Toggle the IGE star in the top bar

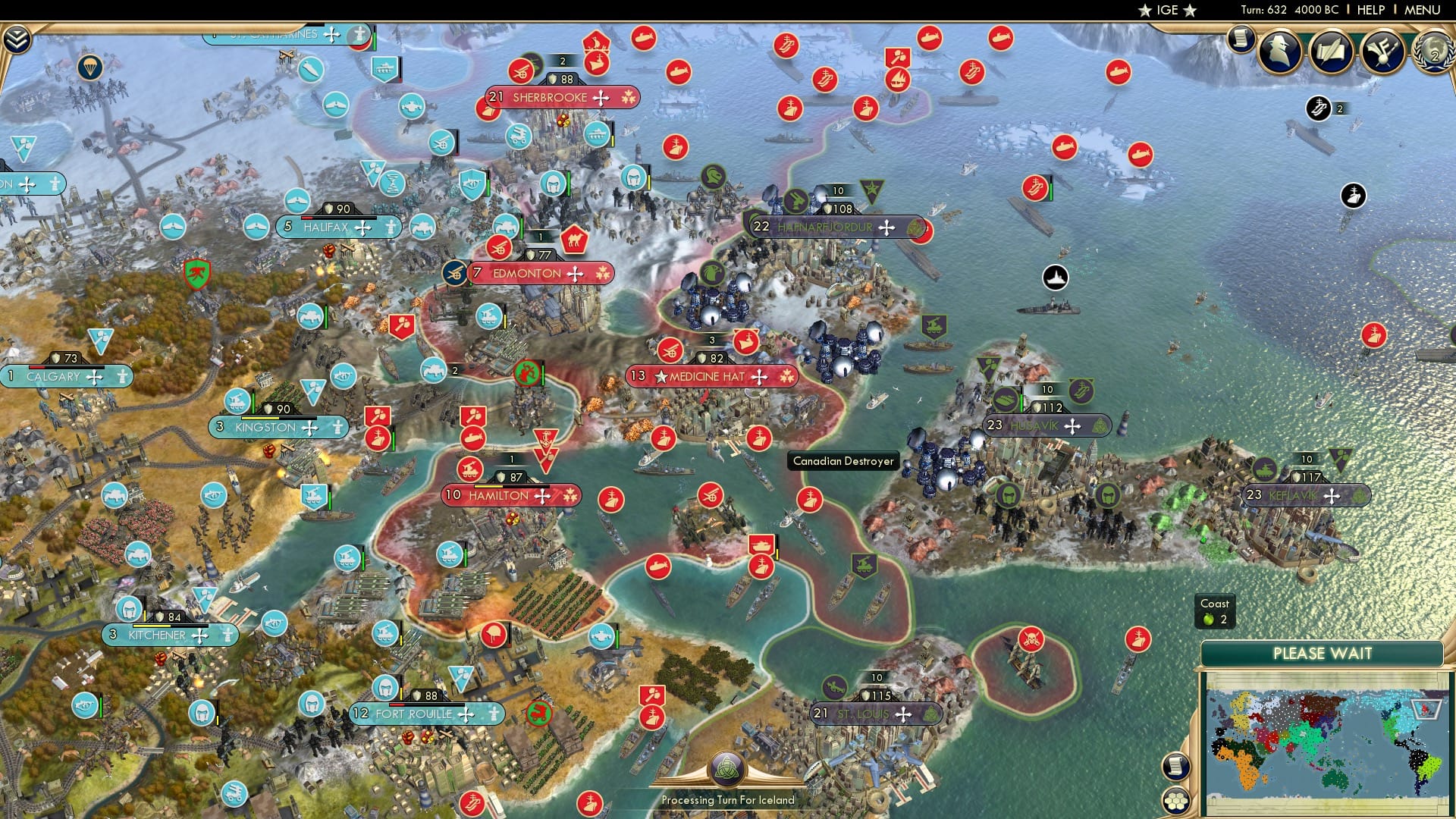pos(1145,10)
